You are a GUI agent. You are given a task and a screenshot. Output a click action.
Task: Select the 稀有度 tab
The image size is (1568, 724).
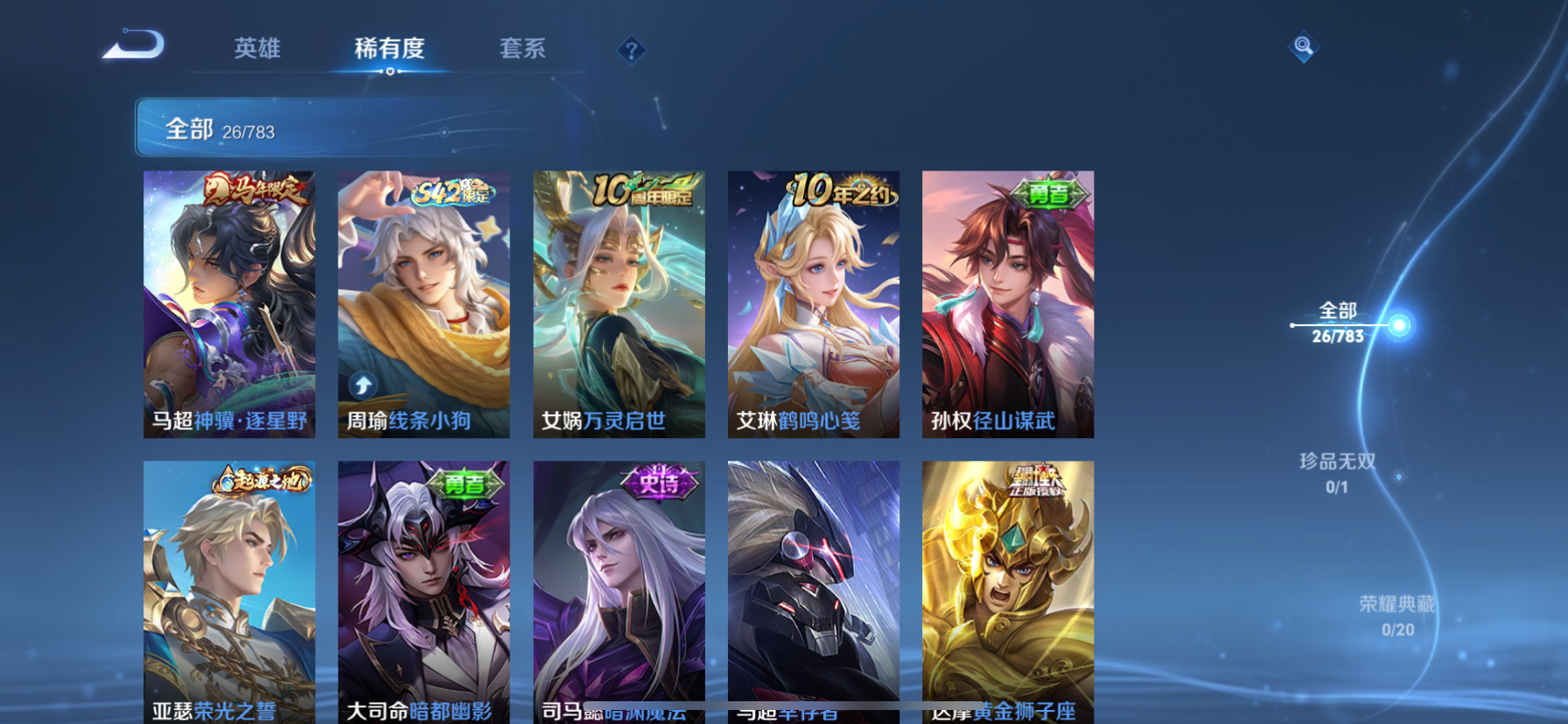pyautogui.click(x=390, y=50)
